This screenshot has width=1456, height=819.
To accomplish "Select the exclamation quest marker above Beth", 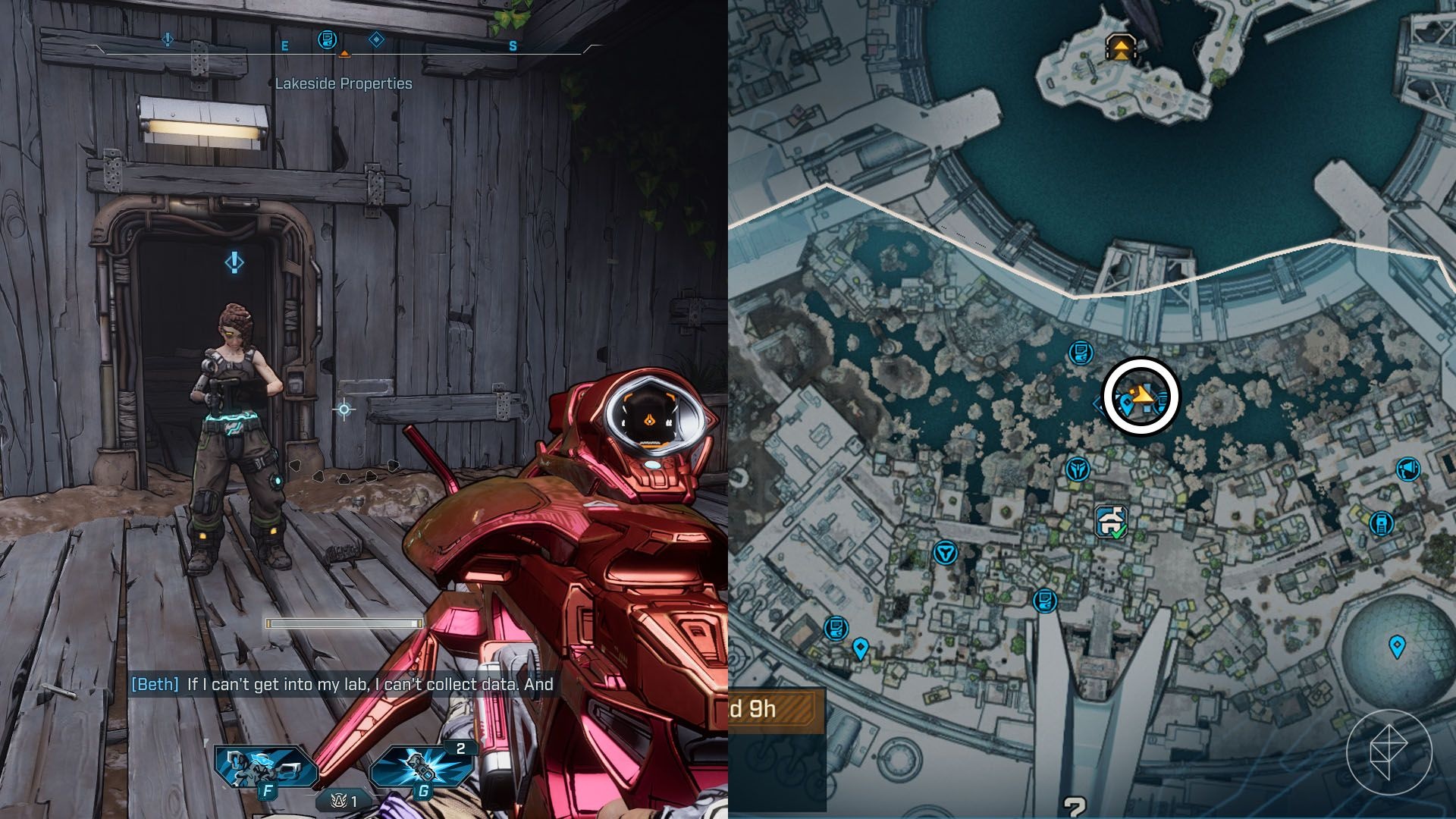I will click(x=234, y=262).
